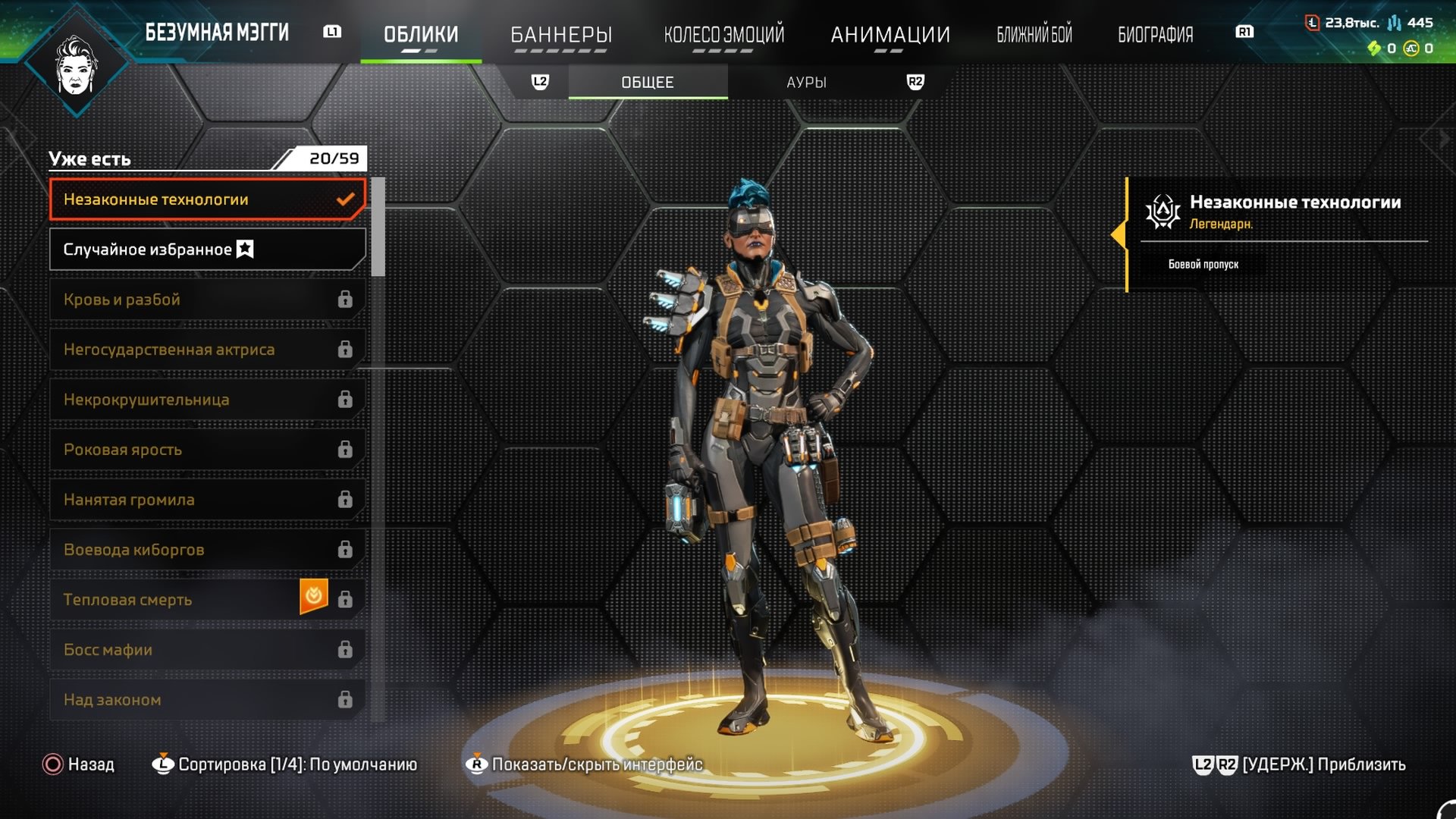
Task: Select Случайное избранное option
Action: 206,249
